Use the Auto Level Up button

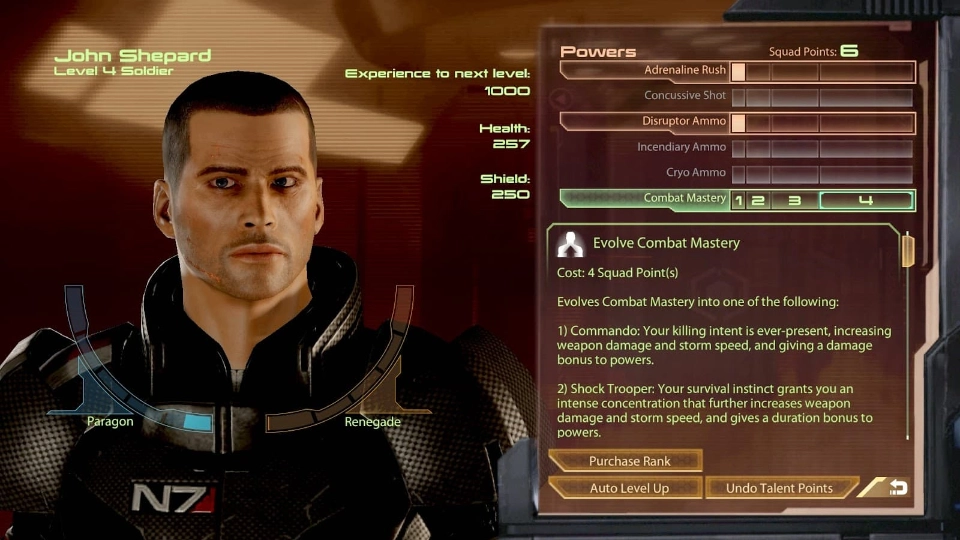628,488
